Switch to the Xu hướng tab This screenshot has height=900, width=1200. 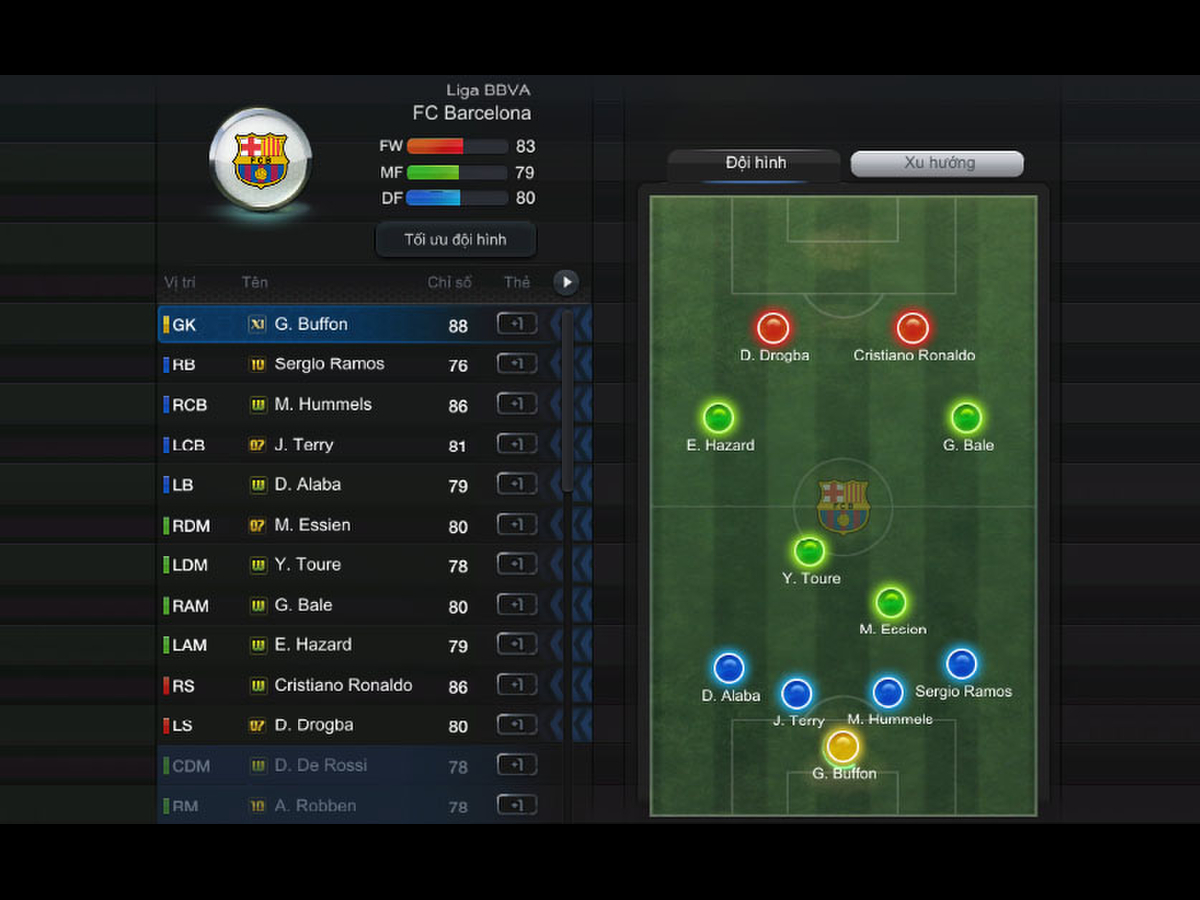[937, 163]
